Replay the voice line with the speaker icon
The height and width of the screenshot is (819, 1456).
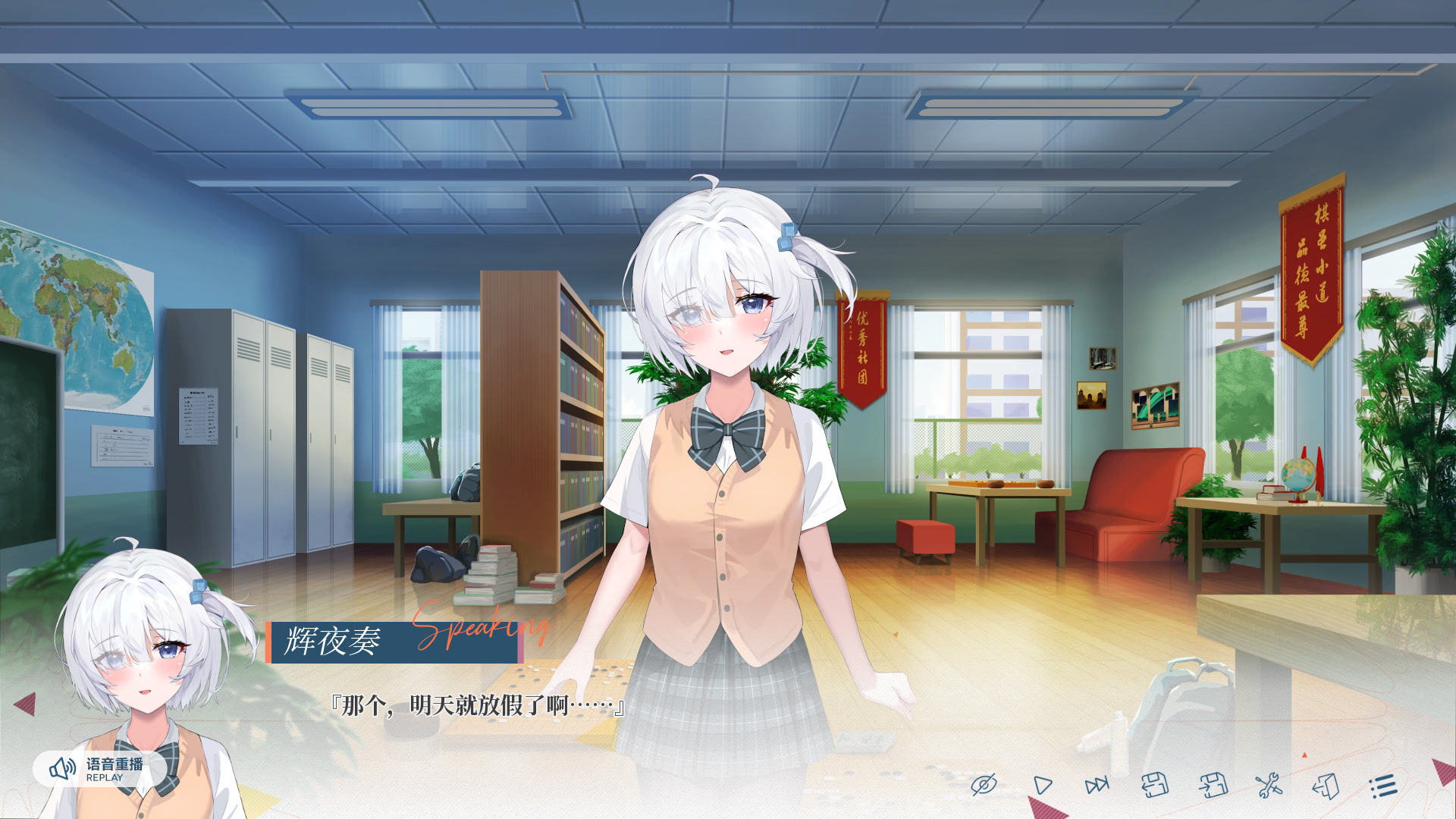62,770
